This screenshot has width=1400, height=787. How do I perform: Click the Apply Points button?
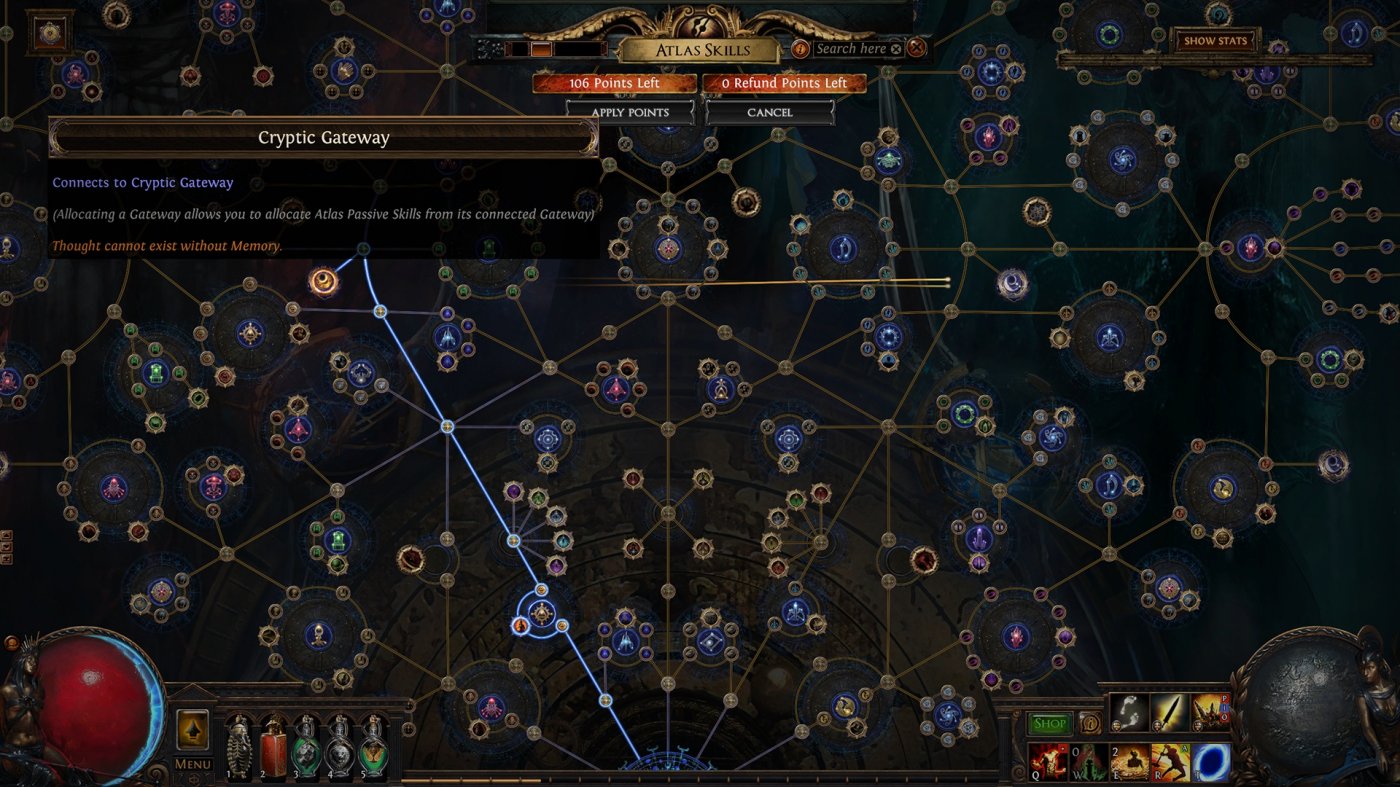(629, 112)
